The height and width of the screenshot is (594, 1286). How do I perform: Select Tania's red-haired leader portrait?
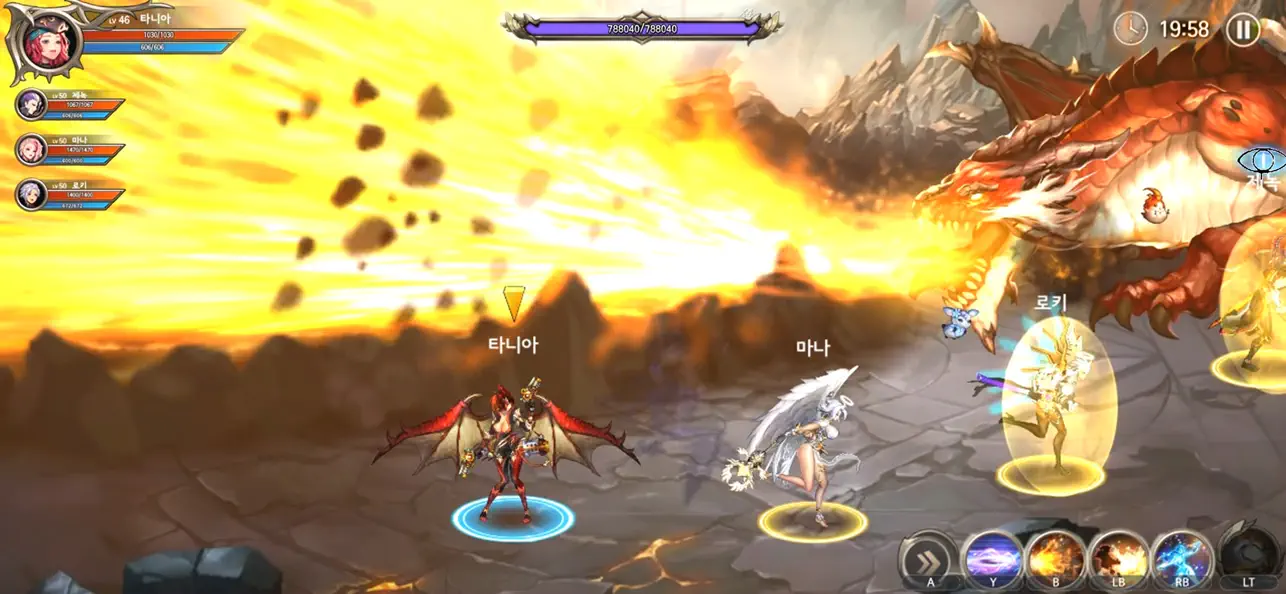click(x=46, y=45)
